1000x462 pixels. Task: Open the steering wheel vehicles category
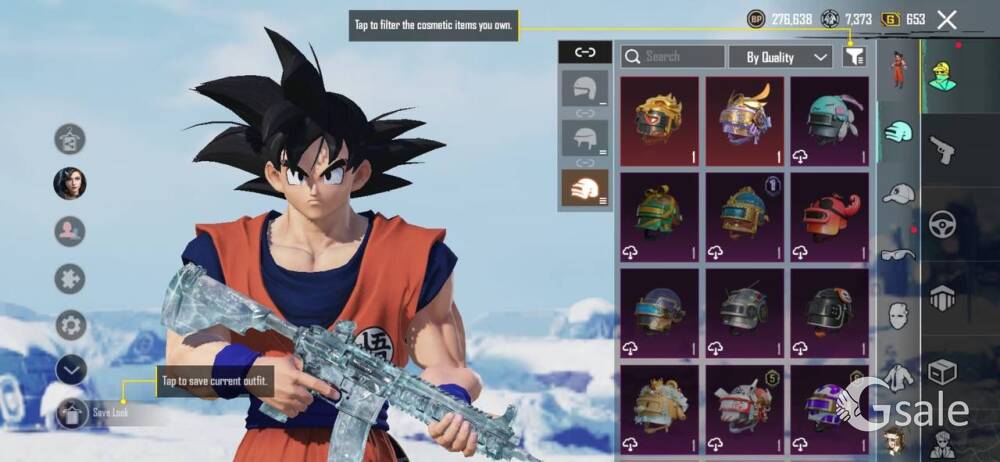pyautogui.click(x=942, y=224)
